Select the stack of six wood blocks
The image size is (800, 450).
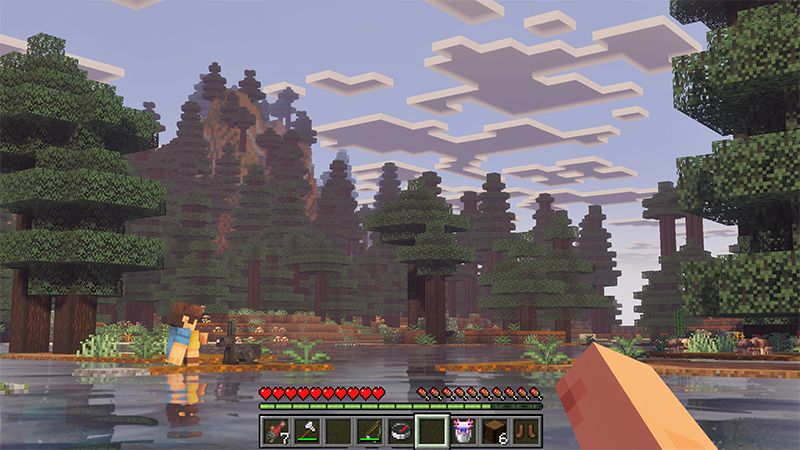(494, 431)
